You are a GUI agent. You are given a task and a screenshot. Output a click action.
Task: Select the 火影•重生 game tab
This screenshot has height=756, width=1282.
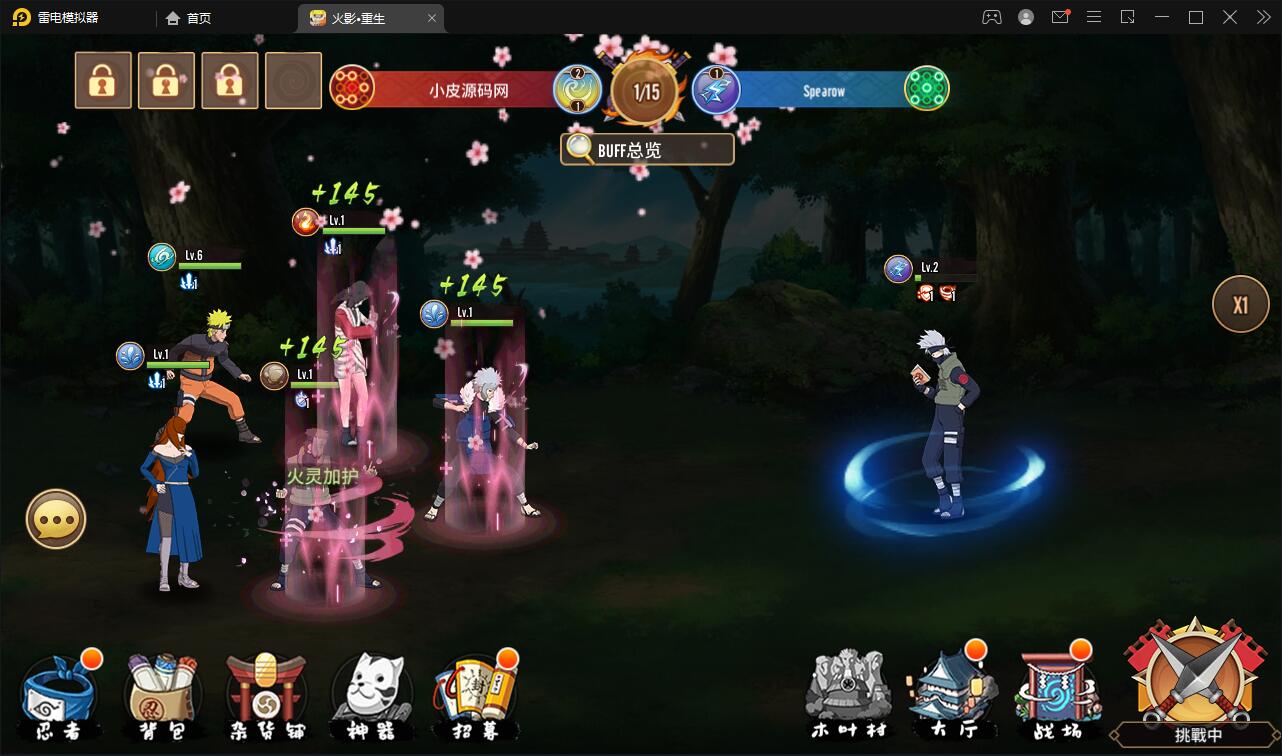(x=360, y=17)
